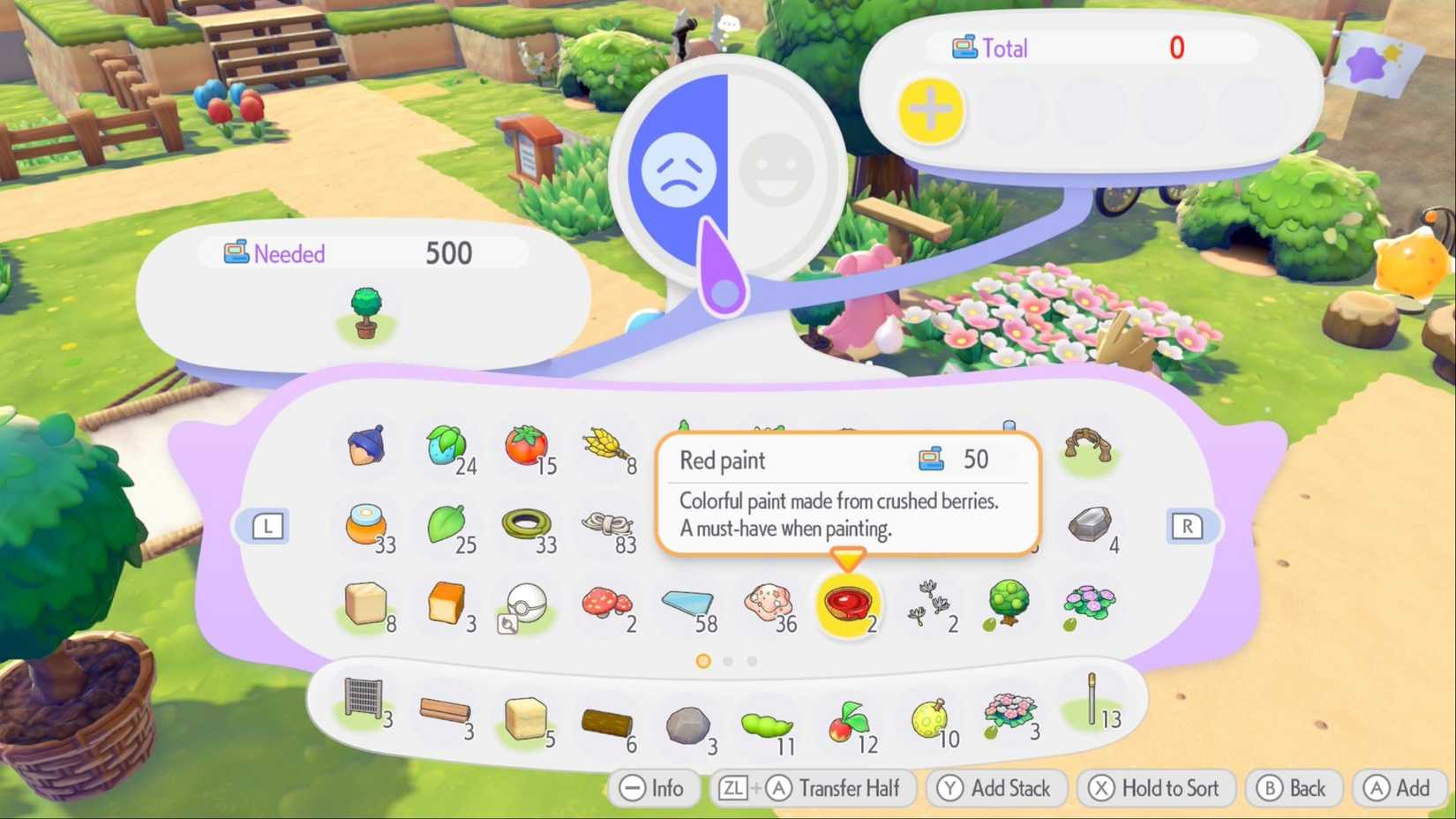The width and height of the screenshot is (1456, 819).
Task: Click the Add button
Action: point(1399,788)
